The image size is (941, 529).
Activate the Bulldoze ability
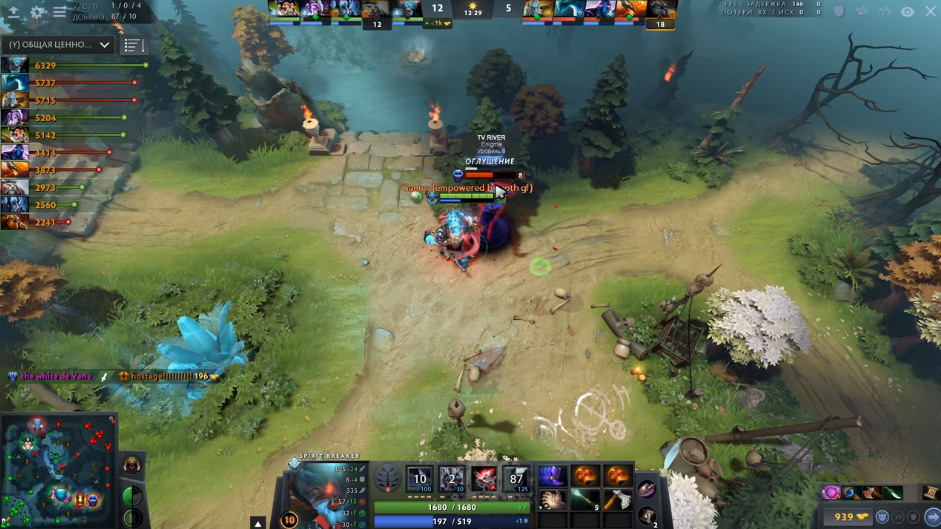pyautogui.click(x=453, y=479)
